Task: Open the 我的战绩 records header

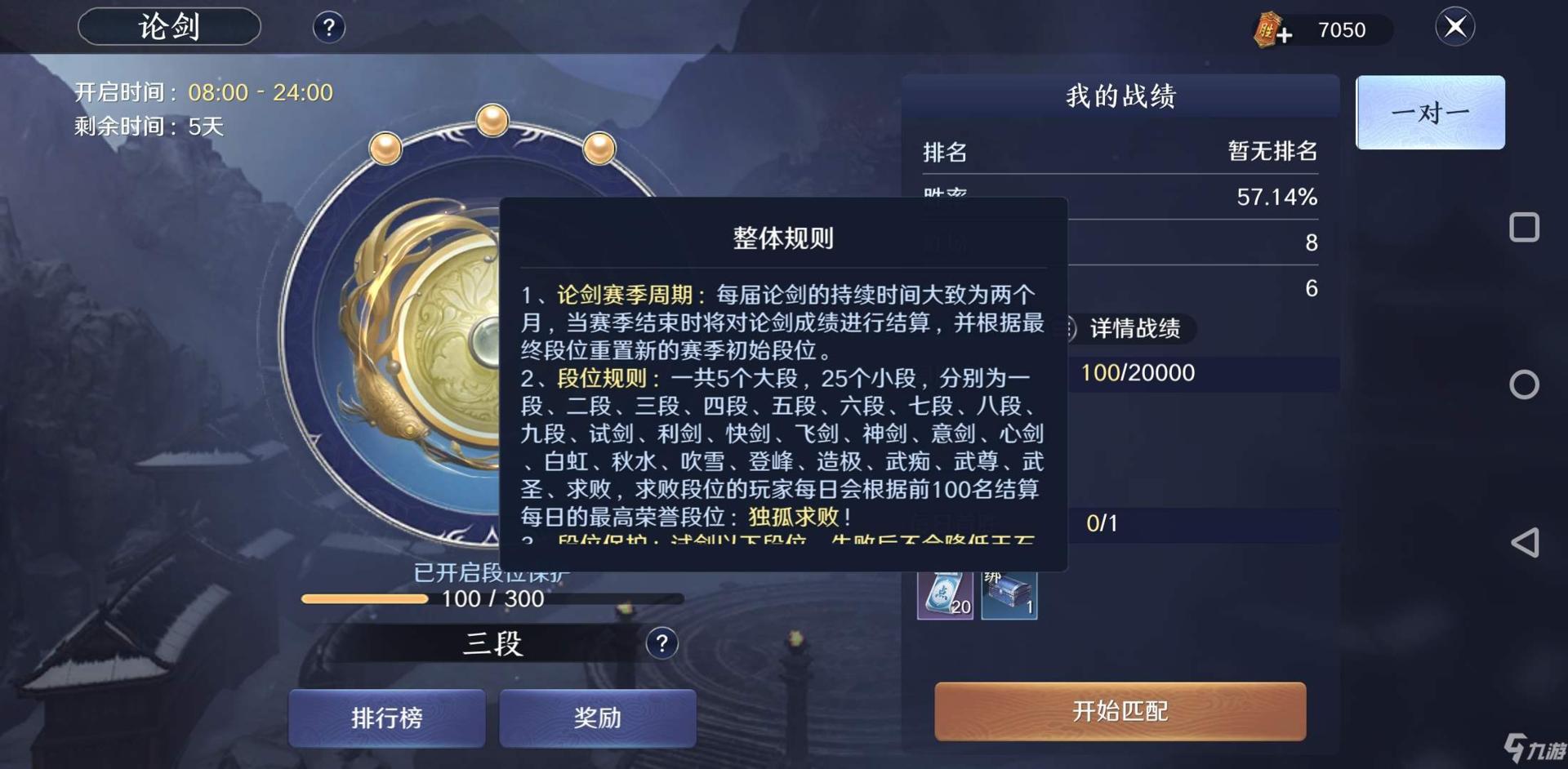Action: pyautogui.click(x=1122, y=96)
